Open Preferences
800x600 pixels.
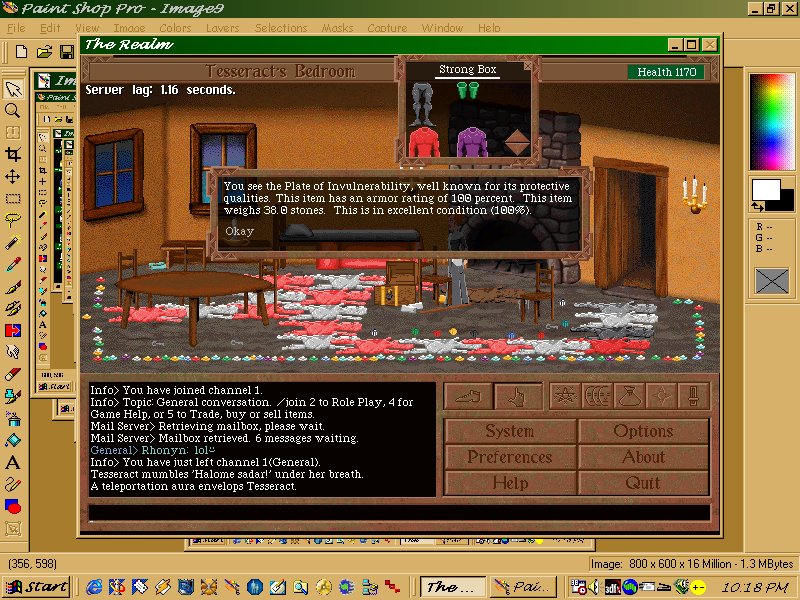509,457
